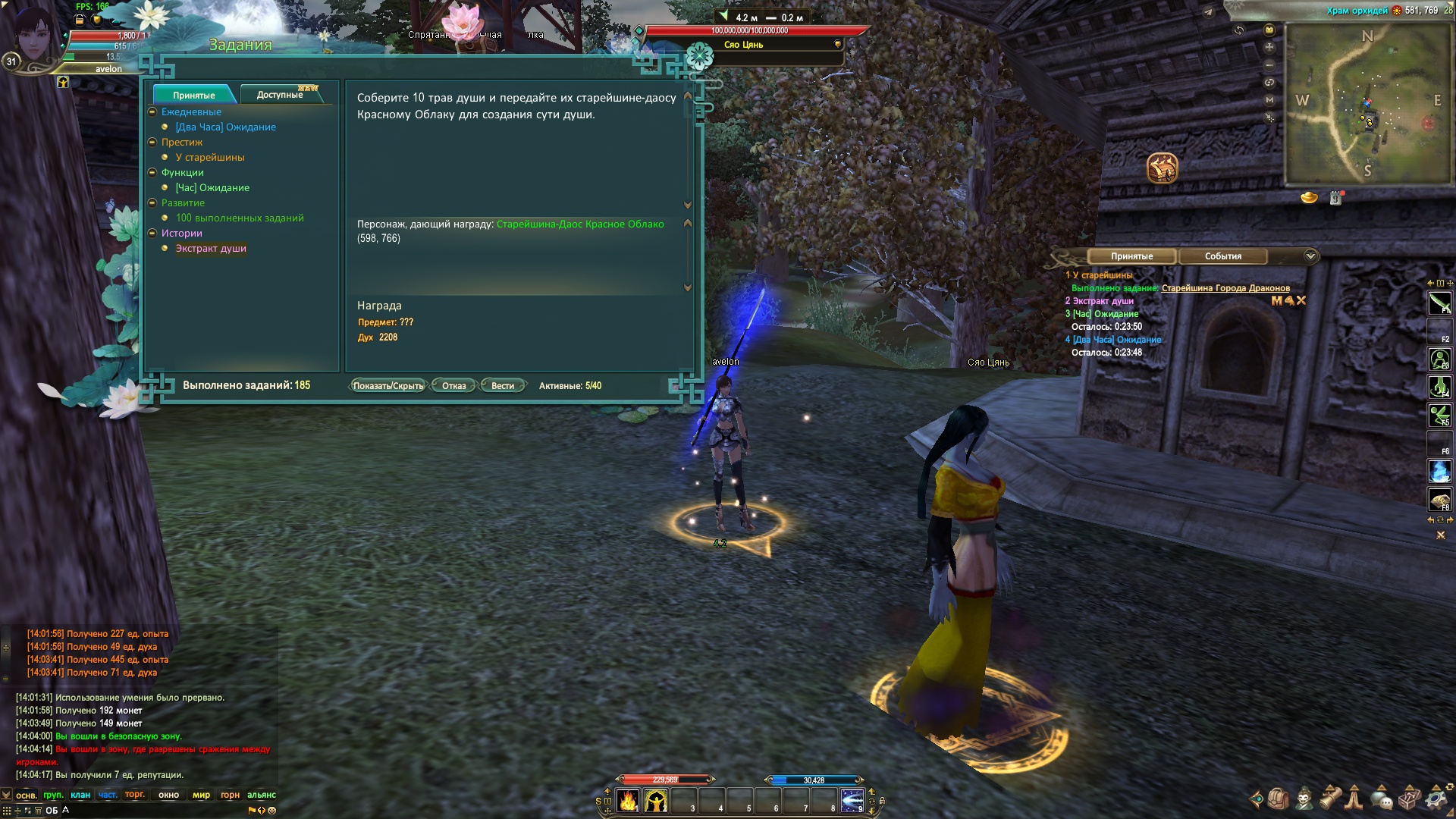Viewport: 1456px width, 819px height.
Task: Open the treasure chest icon near the minimap
Action: 1162,168
